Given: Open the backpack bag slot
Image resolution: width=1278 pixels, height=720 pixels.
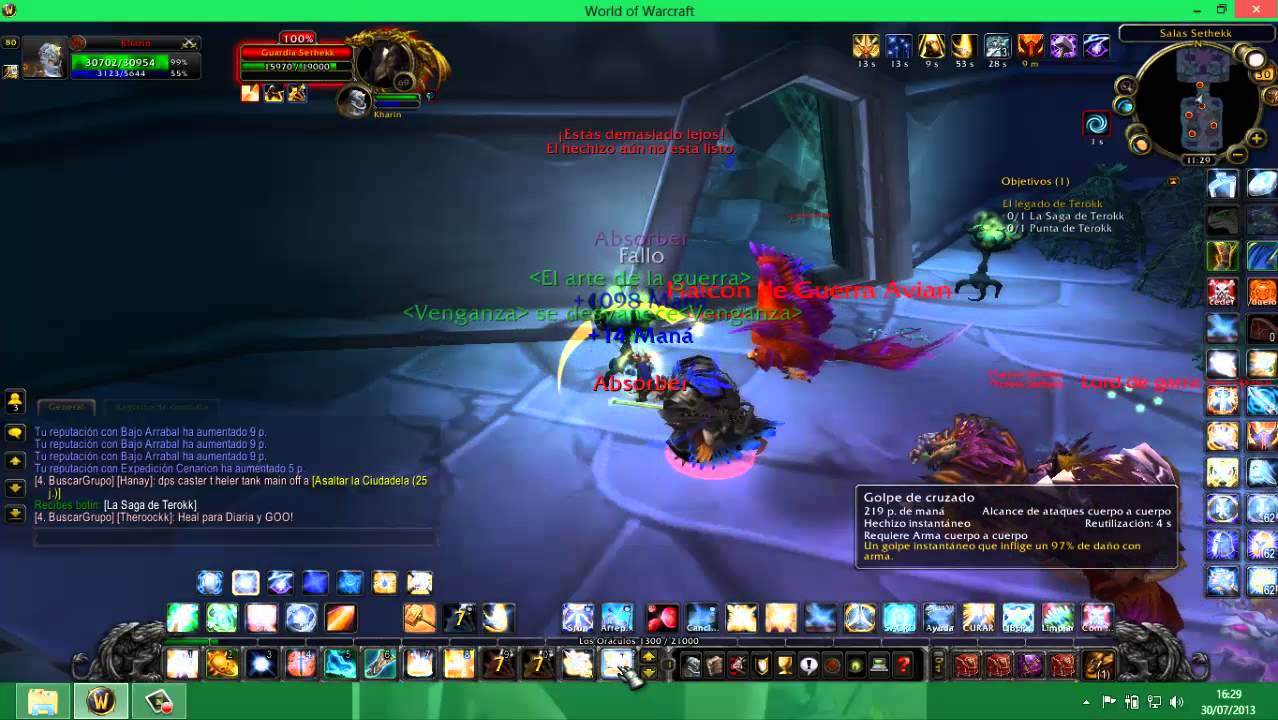Looking at the screenshot, I should [x=1098, y=665].
